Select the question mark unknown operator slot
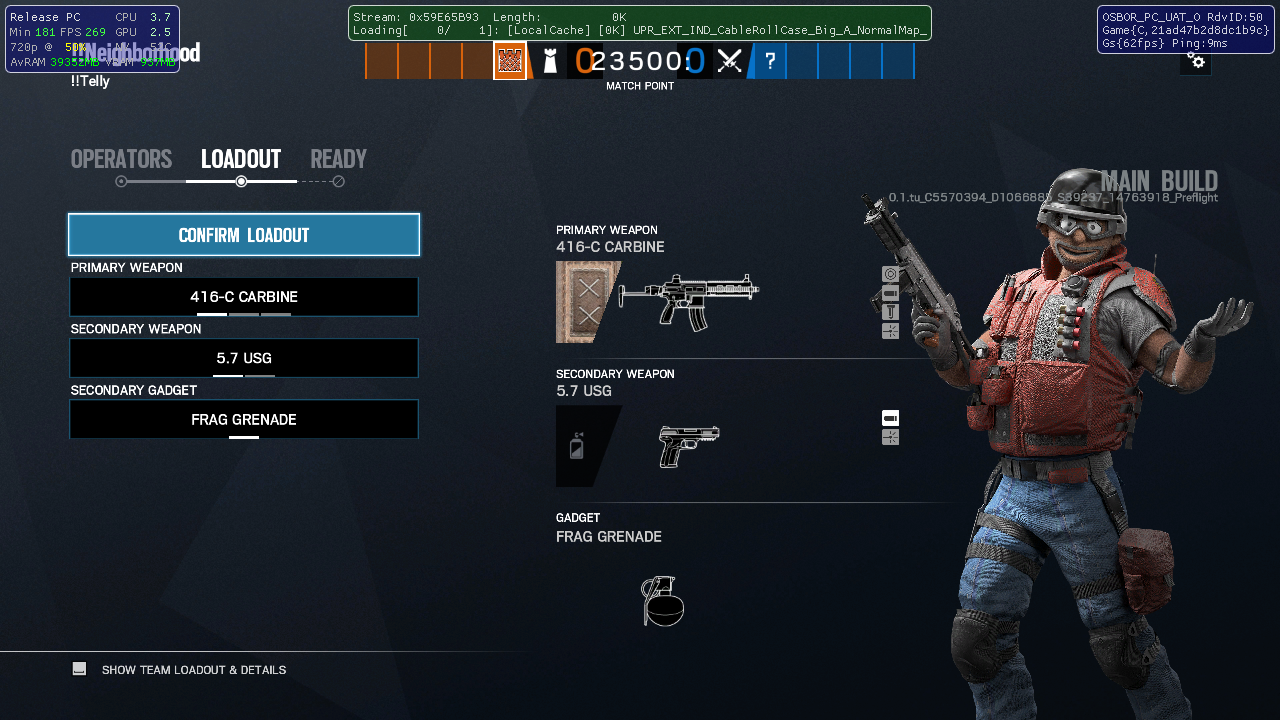This screenshot has height=720, width=1280. (x=770, y=61)
